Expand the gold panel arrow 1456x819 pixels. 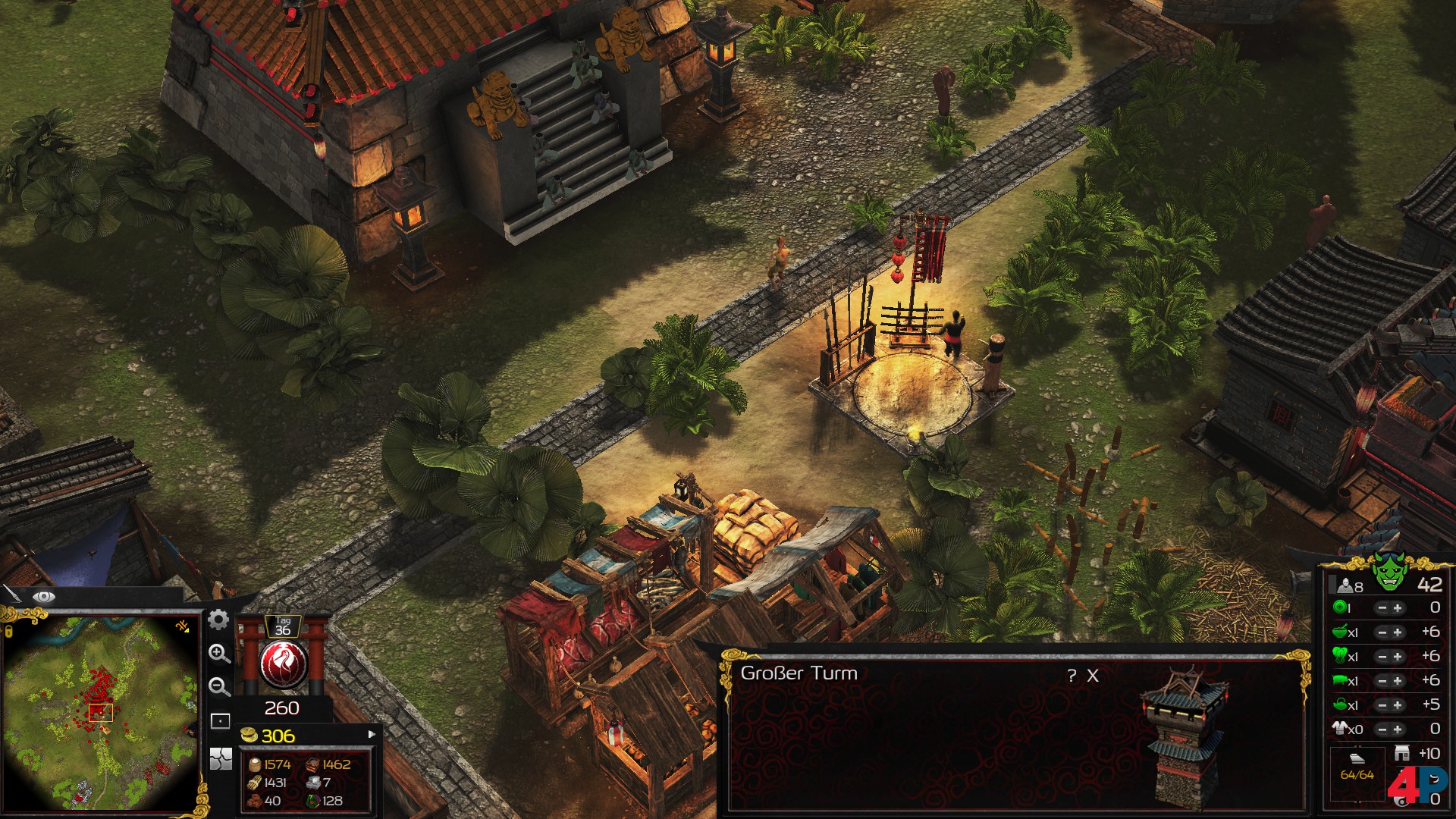372,734
